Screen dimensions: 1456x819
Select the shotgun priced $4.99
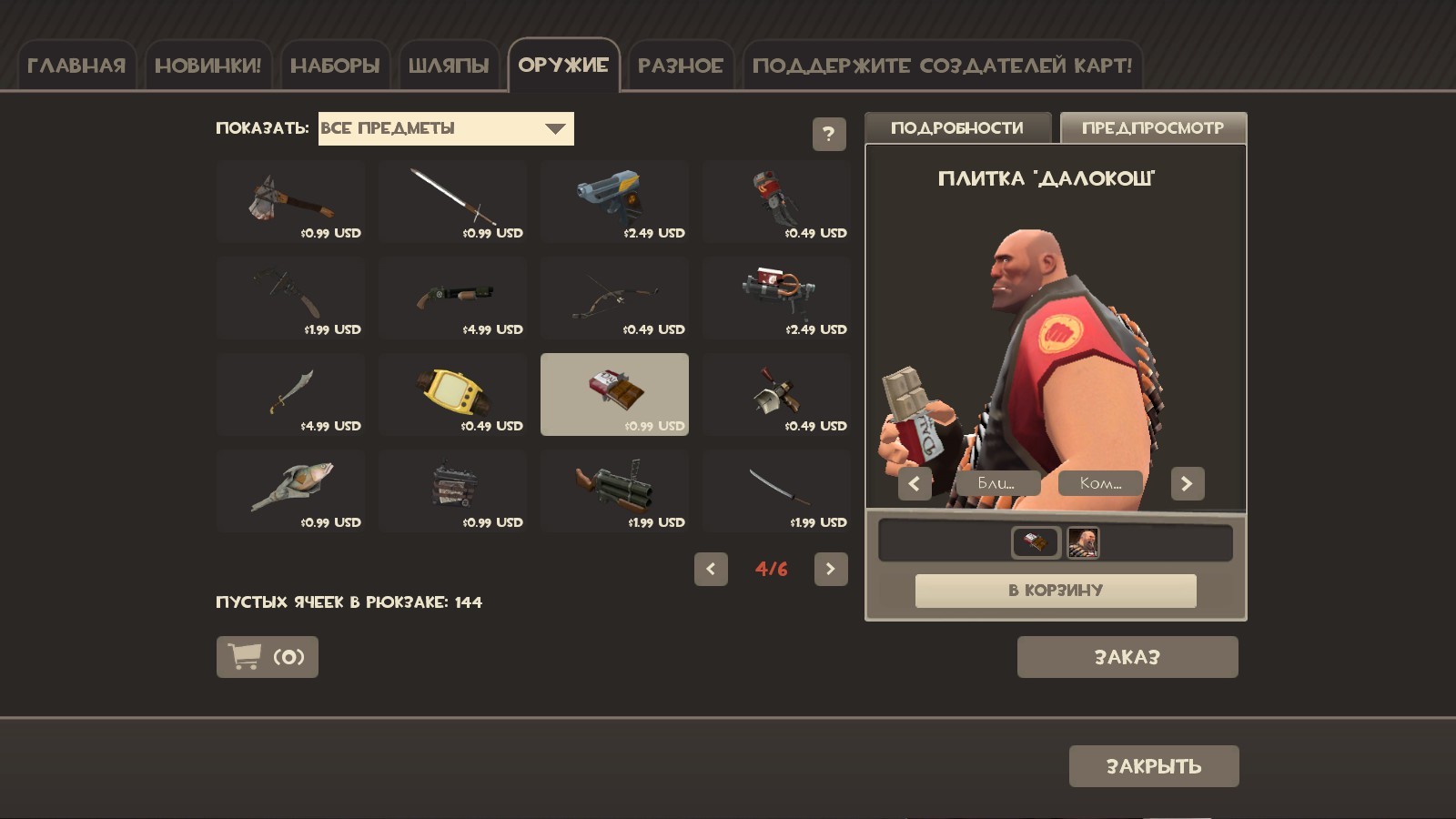click(452, 298)
